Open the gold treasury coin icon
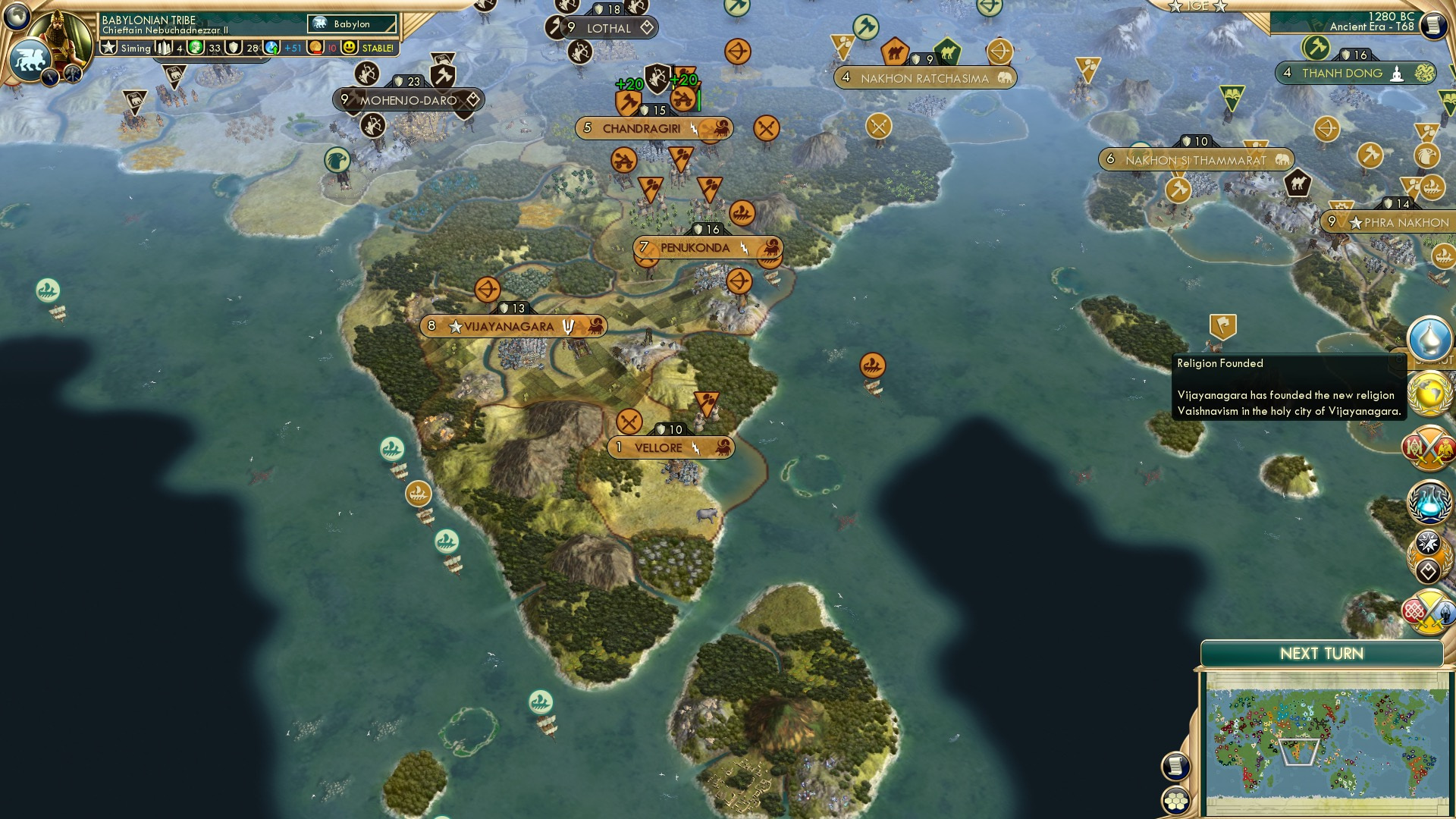Viewport: 1456px width, 819px height. pyautogui.click(x=315, y=47)
